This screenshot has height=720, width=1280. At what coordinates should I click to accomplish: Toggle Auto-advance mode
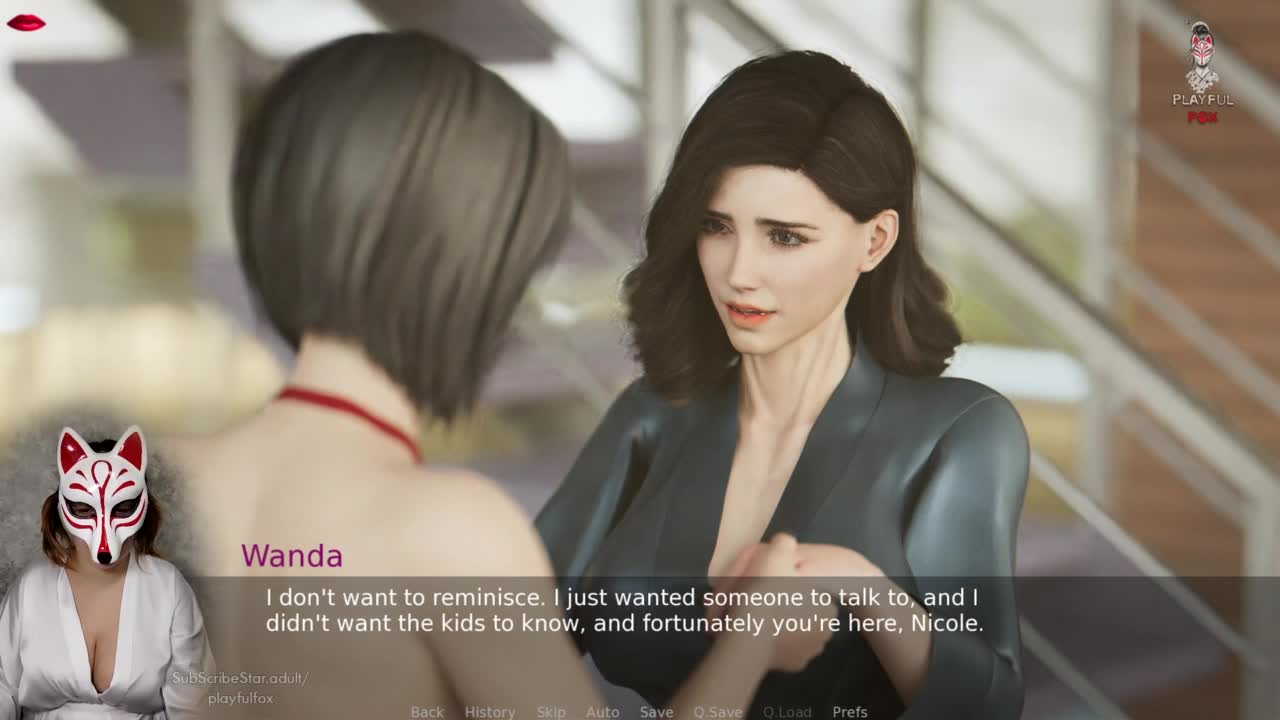tap(603, 712)
